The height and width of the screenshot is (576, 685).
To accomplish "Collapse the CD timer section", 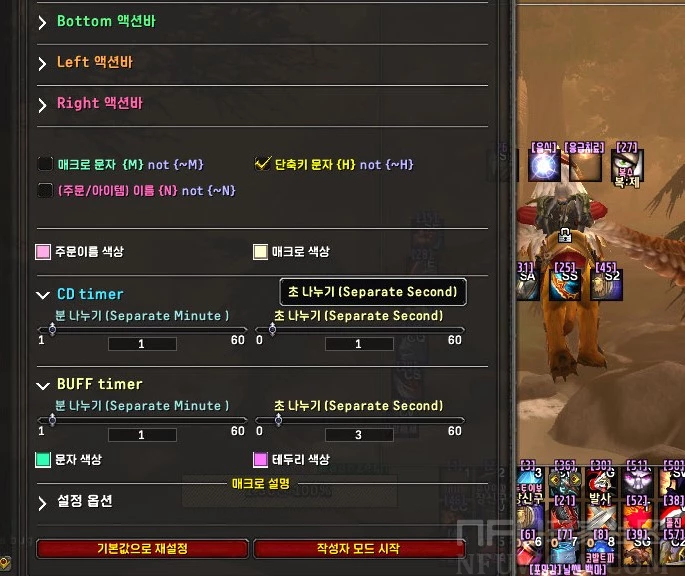I will click(43, 295).
